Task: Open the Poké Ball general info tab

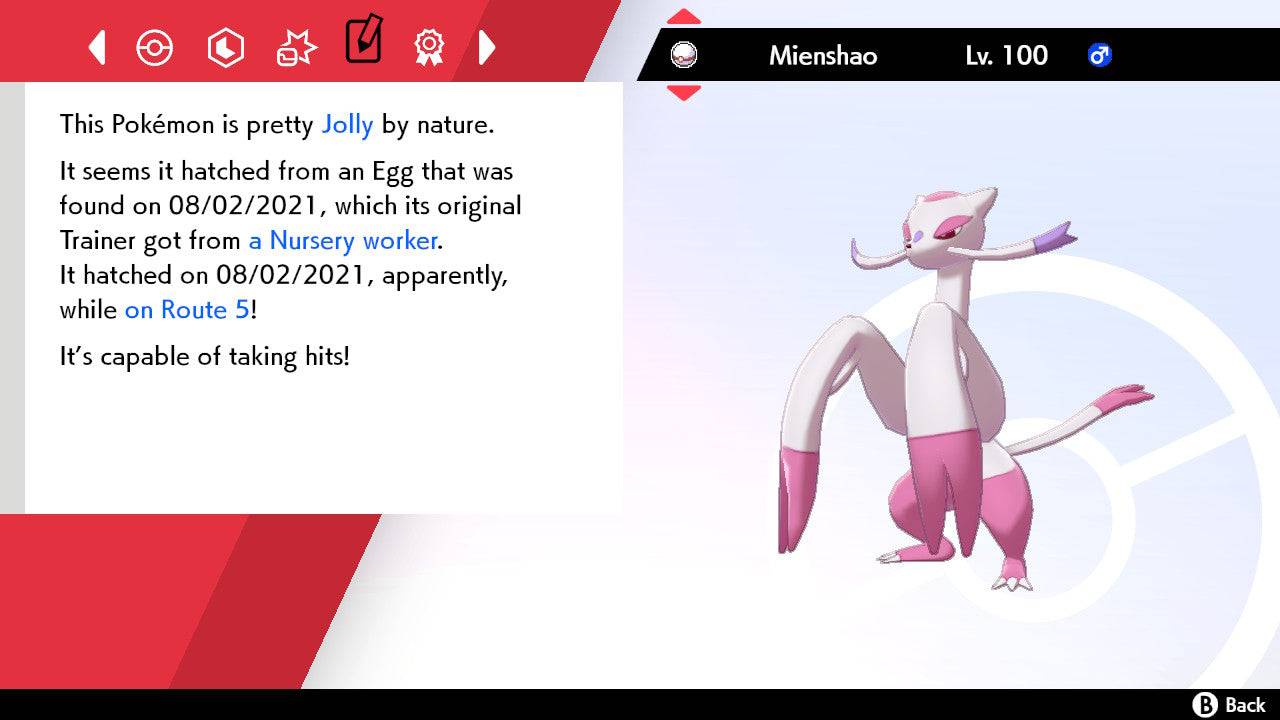Action: point(154,47)
